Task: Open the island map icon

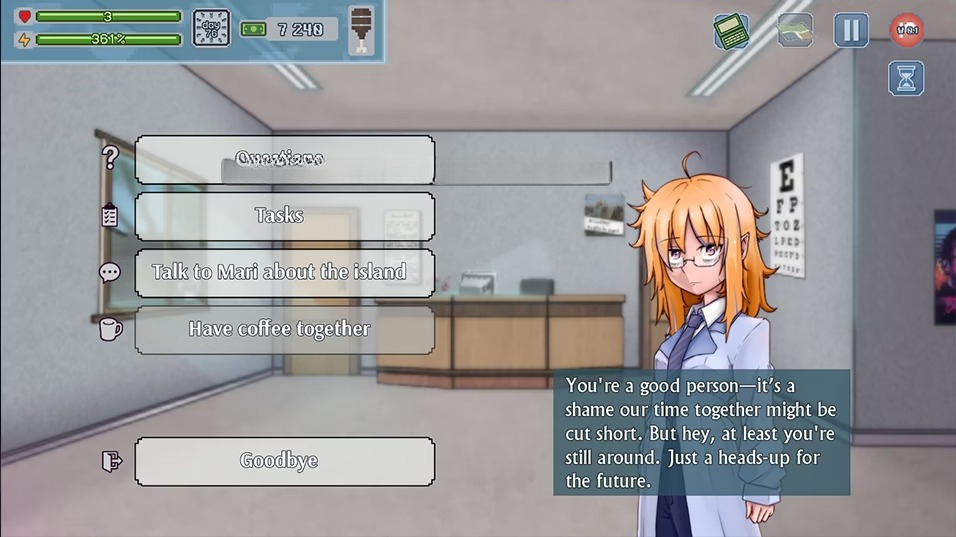Action: point(795,30)
